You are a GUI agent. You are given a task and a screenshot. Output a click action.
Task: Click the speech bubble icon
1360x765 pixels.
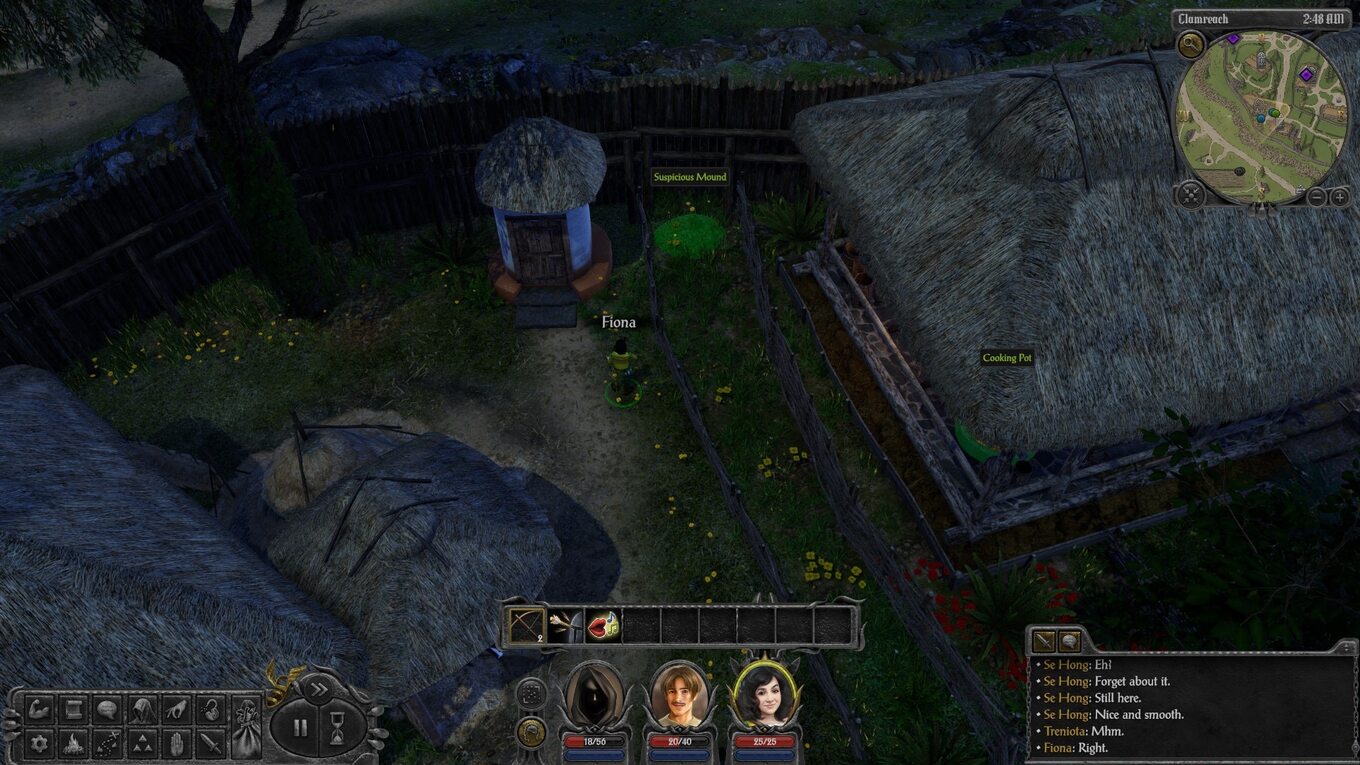108,709
